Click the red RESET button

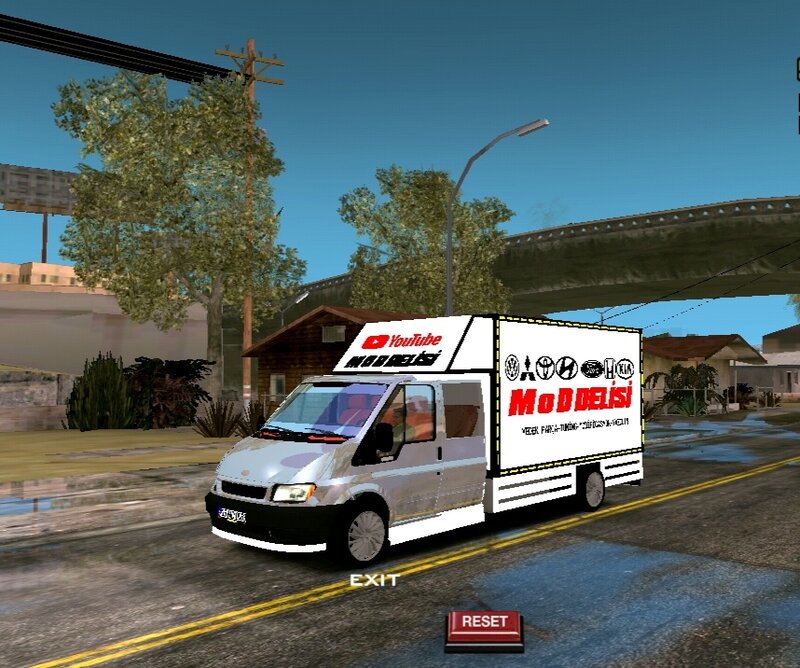[484, 624]
